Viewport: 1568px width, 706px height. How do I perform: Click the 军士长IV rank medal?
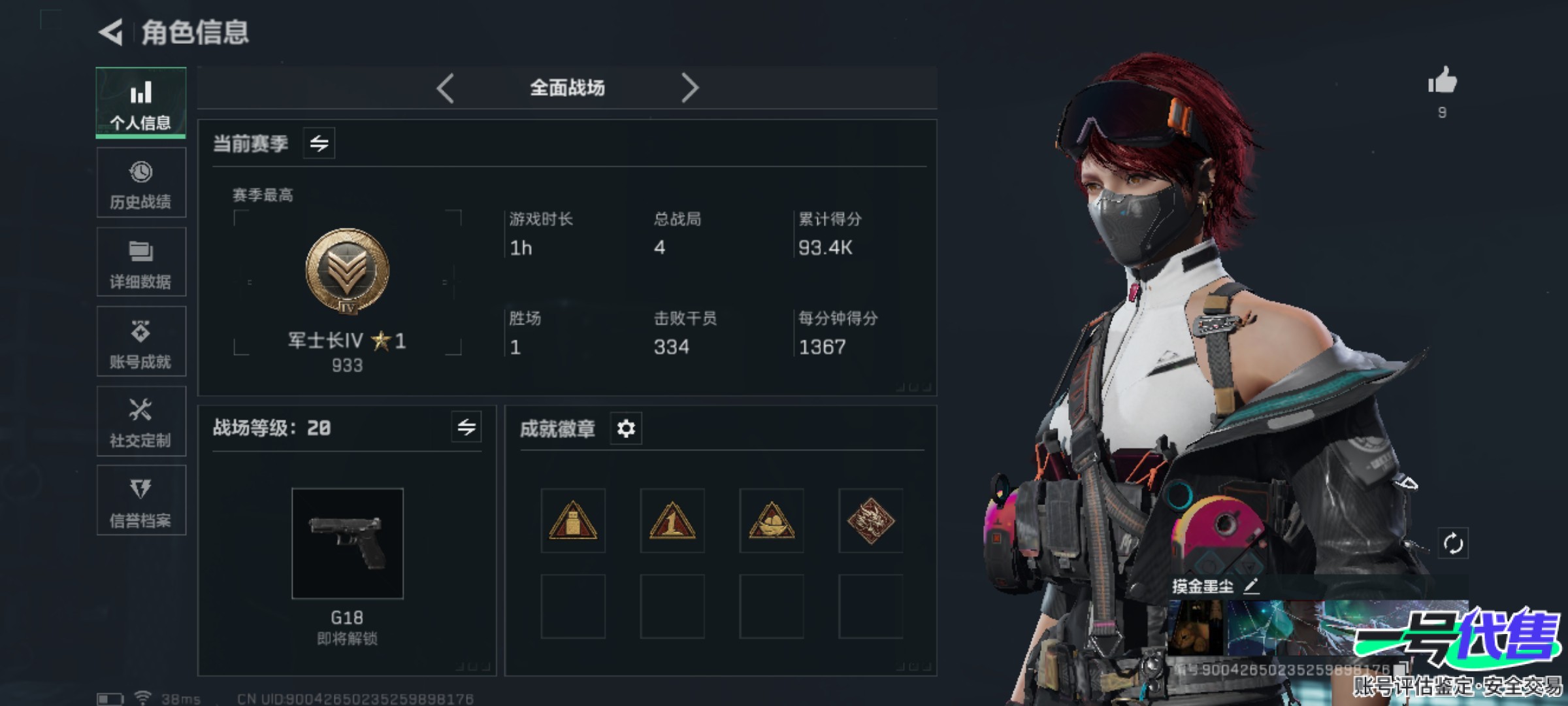tap(347, 271)
